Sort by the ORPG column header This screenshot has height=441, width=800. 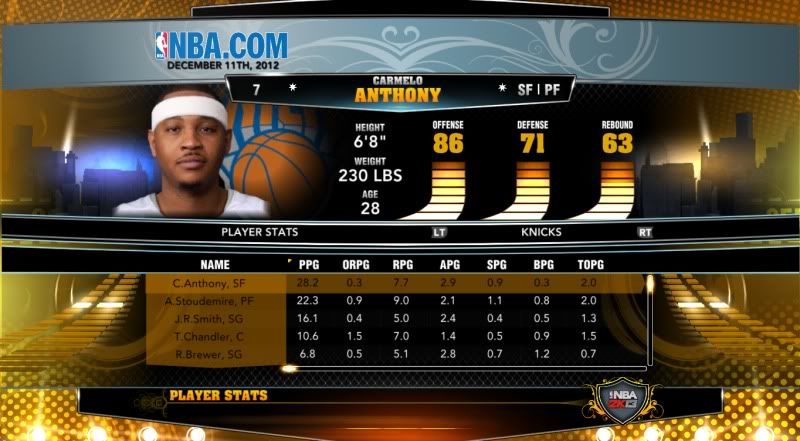coord(353,265)
